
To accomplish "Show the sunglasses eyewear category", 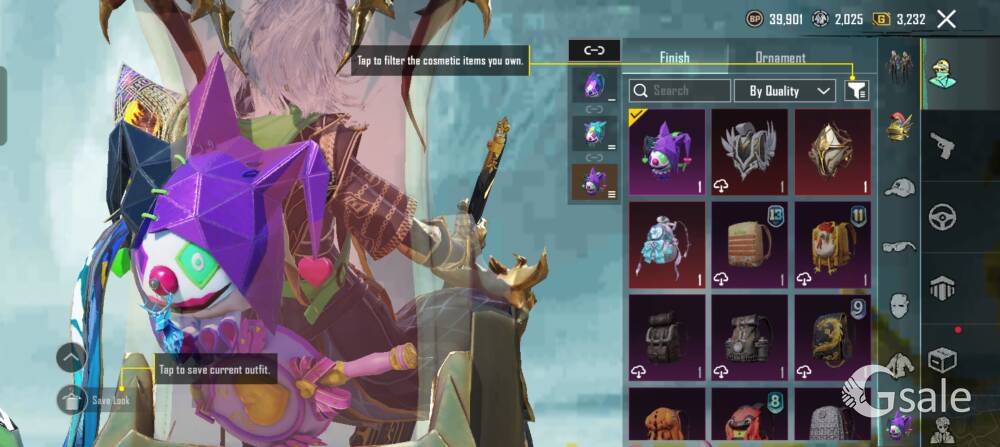I will tap(899, 246).
